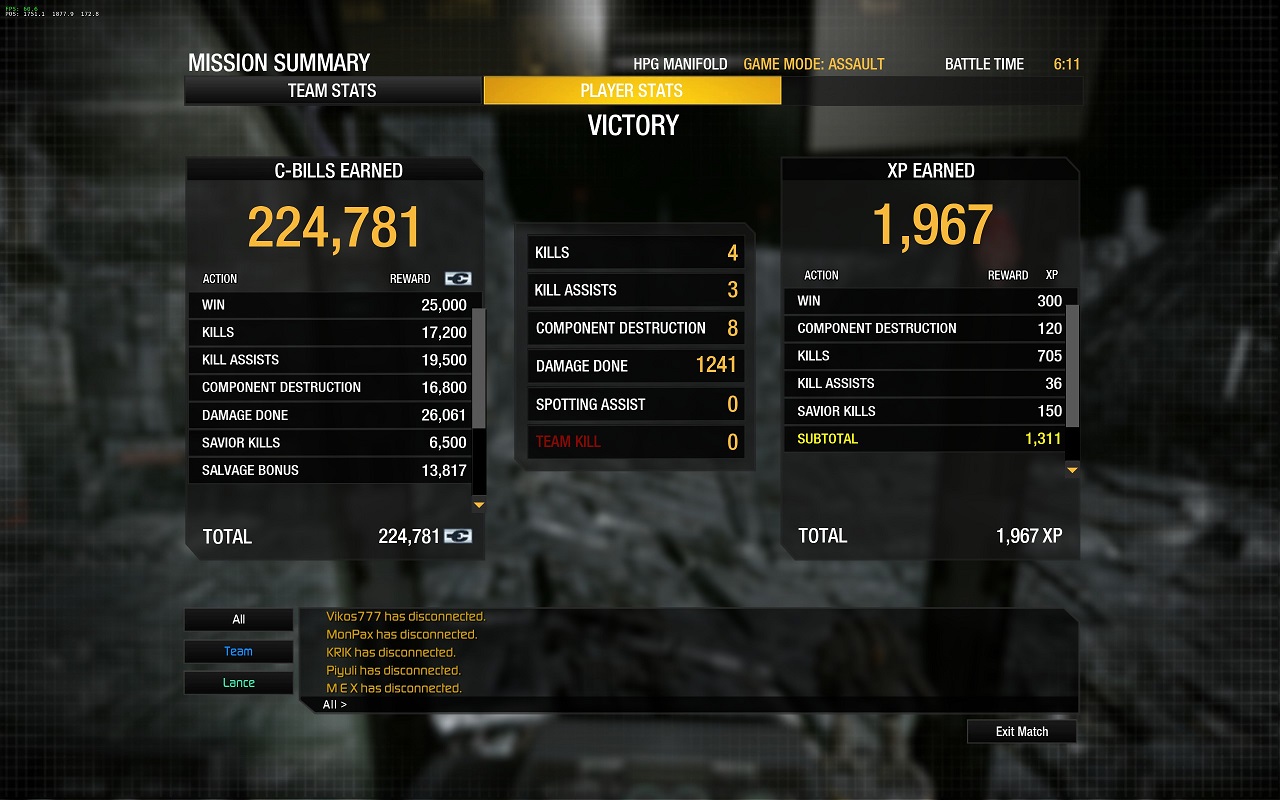
Task: Exit the match
Action: [x=1021, y=732]
